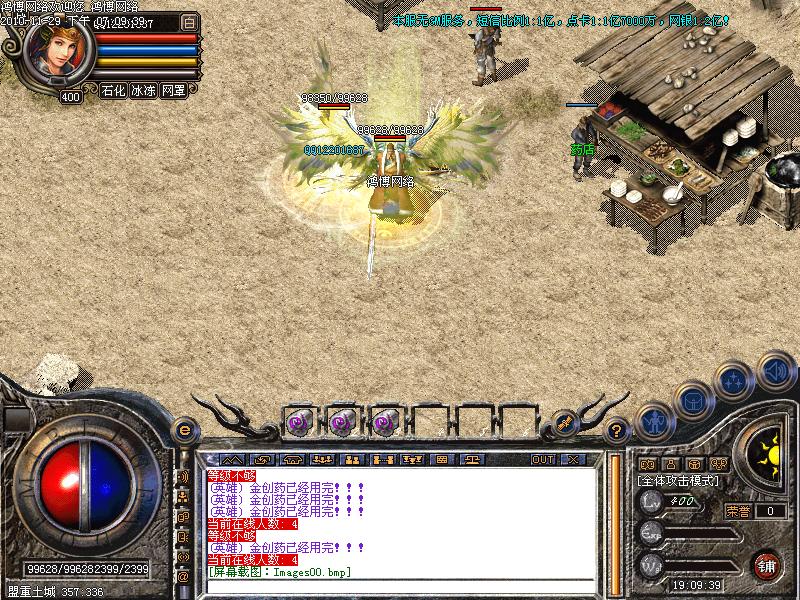Viewport: 800px width, 600px height.
Task: Toggle the 白 button beside the hero bars
Action: click(x=190, y=21)
